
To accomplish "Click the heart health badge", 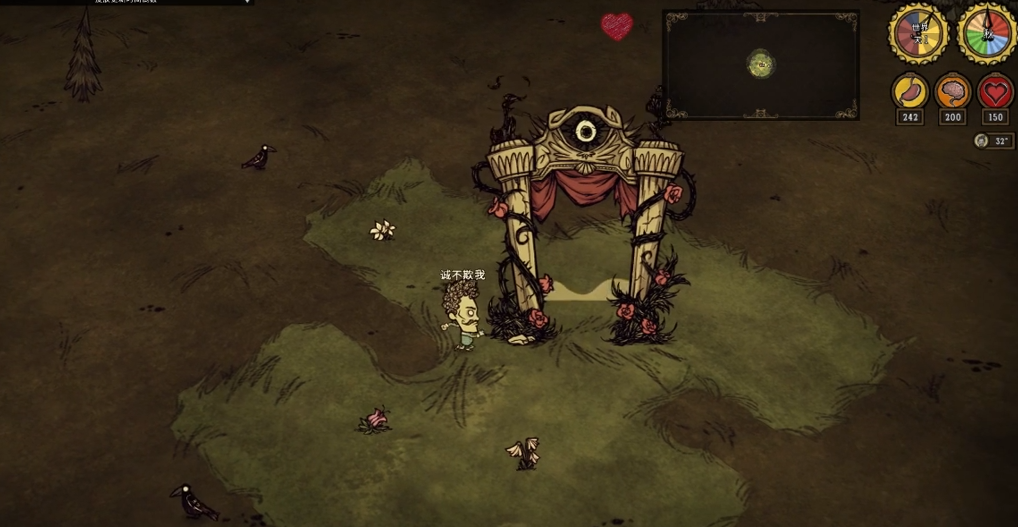I will [995, 93].
